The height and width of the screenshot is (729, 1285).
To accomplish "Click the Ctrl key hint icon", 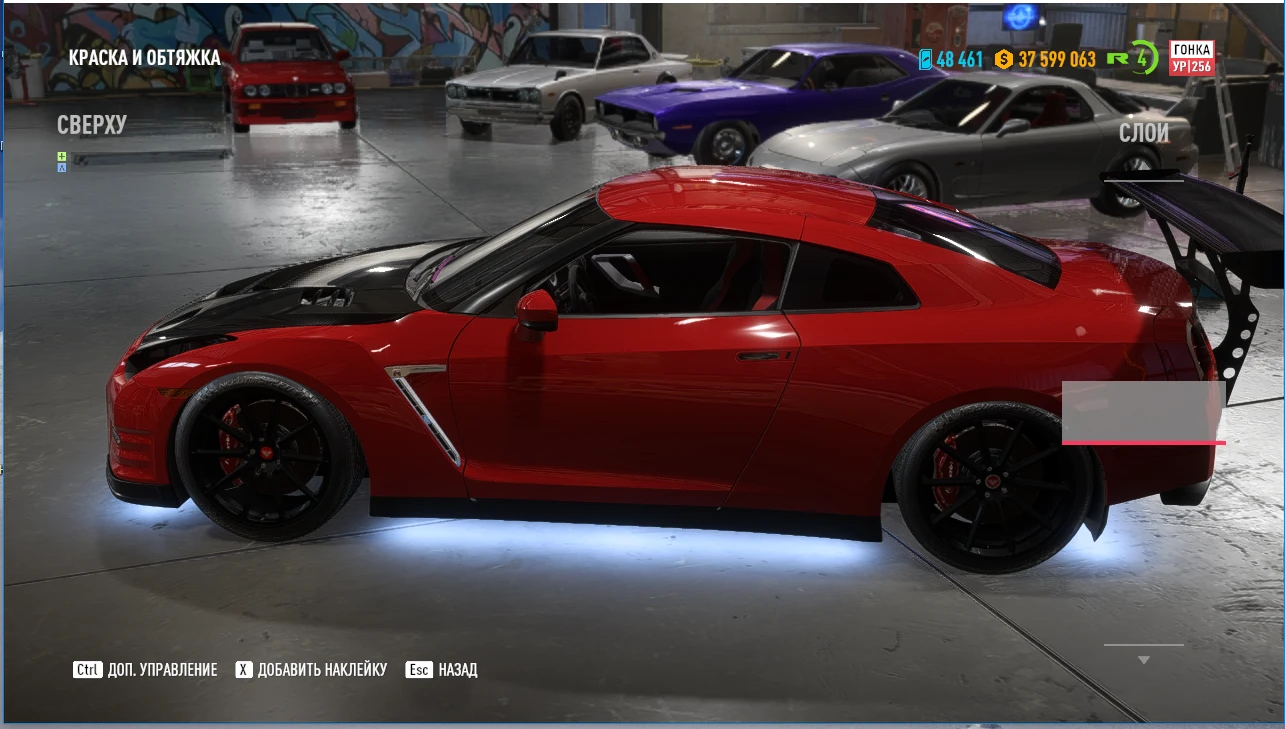I will tap(86, 669).
